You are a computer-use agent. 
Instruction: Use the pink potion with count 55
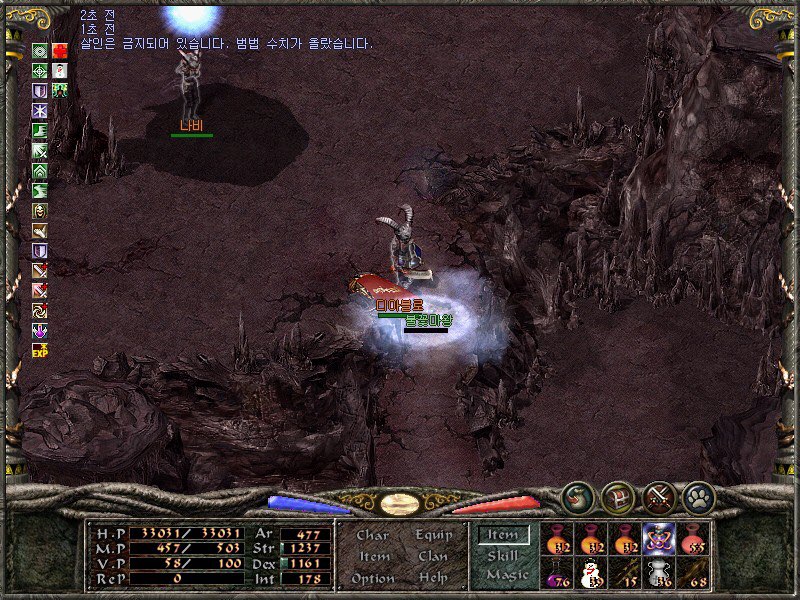[692, 538]
